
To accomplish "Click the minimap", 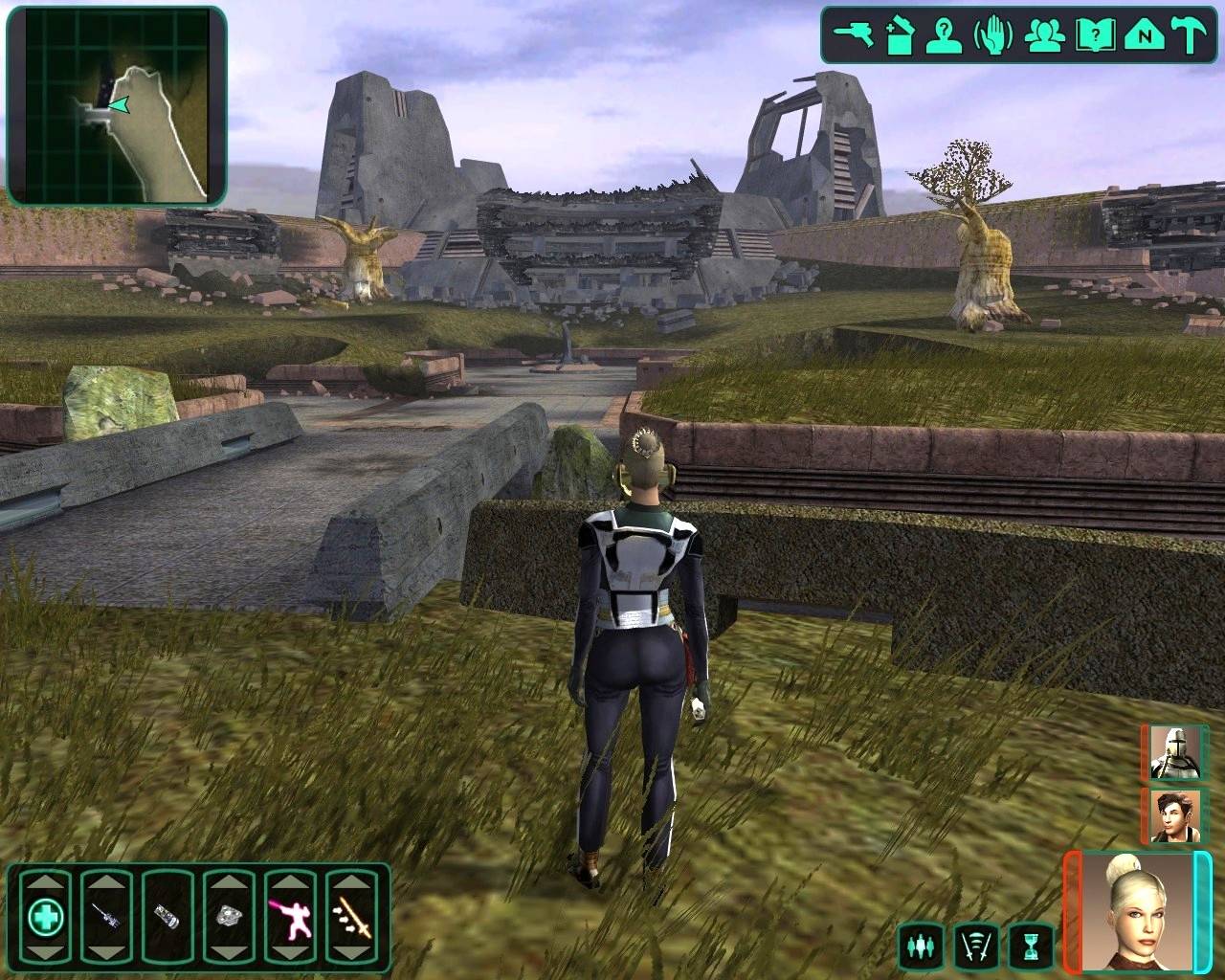I will point(117,105).
